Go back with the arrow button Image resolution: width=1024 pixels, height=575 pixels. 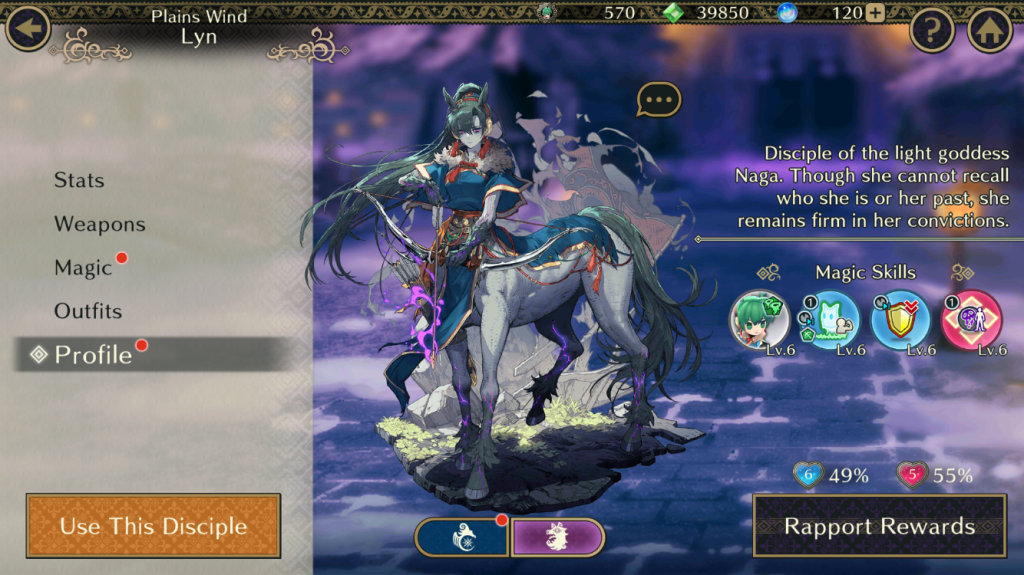click(x=28, y=28)
